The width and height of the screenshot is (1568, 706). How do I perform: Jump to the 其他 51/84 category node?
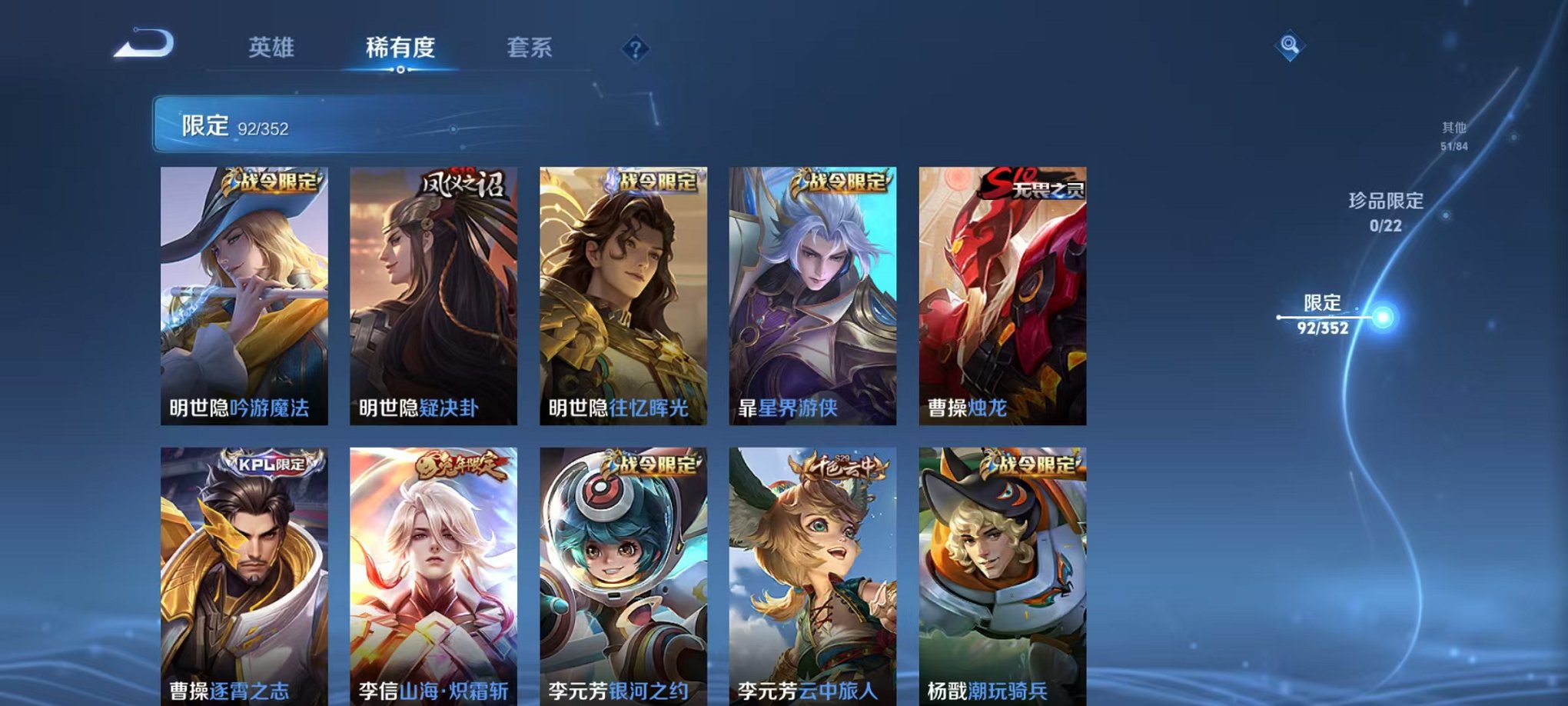[x=1455, y=135]
